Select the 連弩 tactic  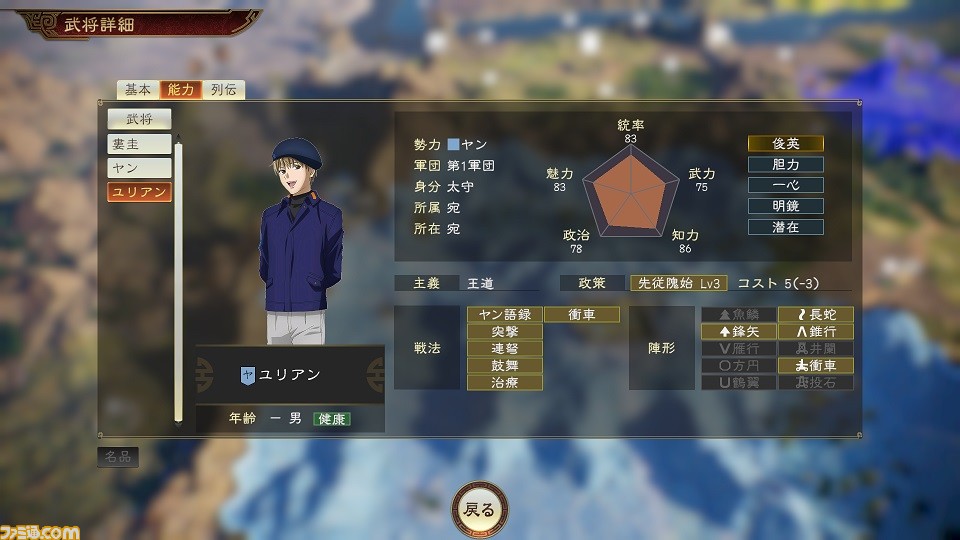(x=504, y=348)
